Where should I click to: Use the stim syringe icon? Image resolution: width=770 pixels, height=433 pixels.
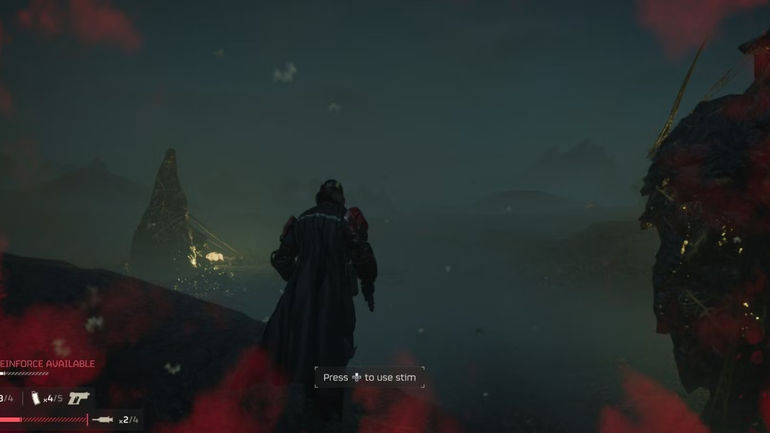click(102, 419)
